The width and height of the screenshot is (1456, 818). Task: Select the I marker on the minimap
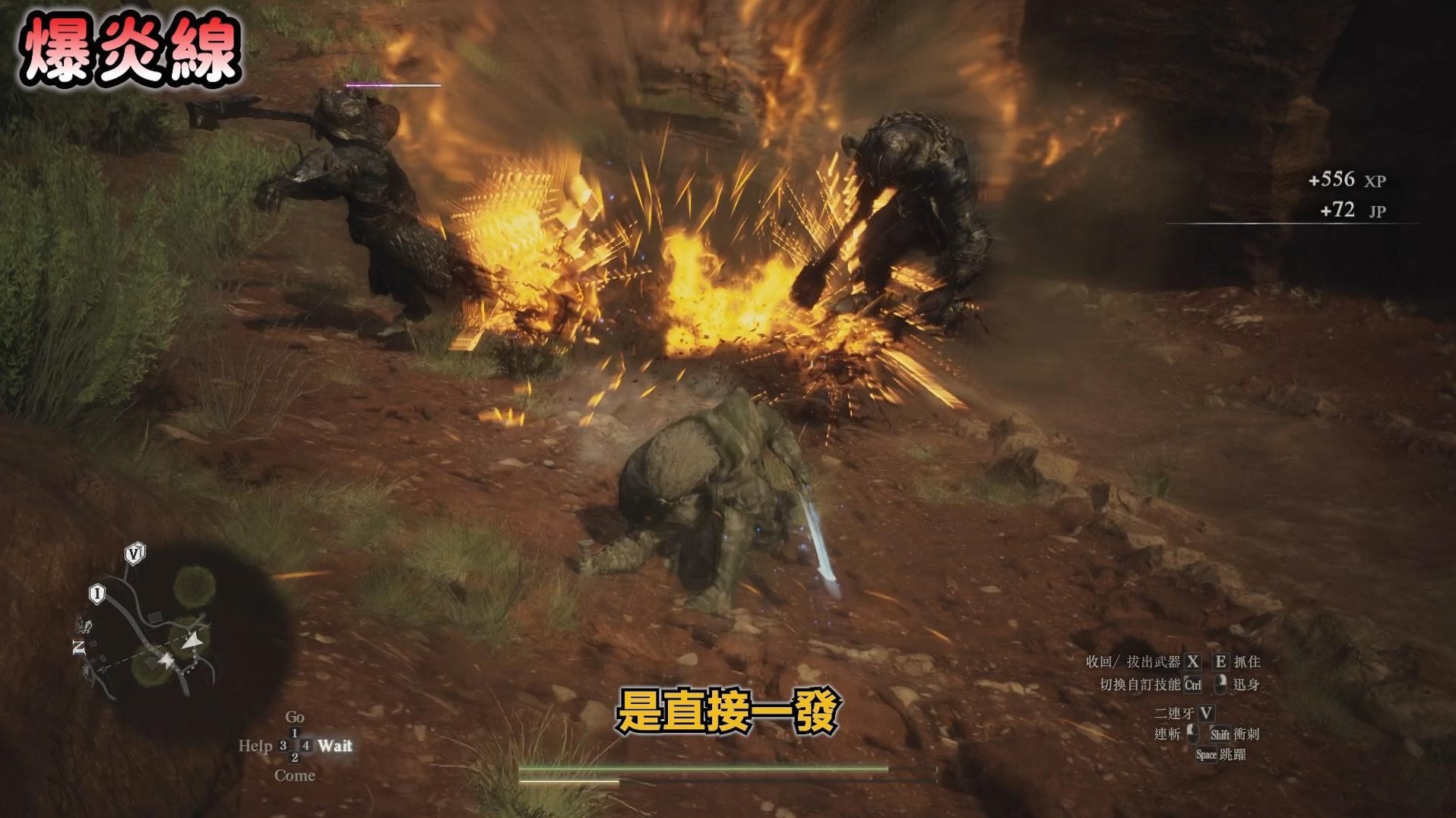(x=97, y=593)
